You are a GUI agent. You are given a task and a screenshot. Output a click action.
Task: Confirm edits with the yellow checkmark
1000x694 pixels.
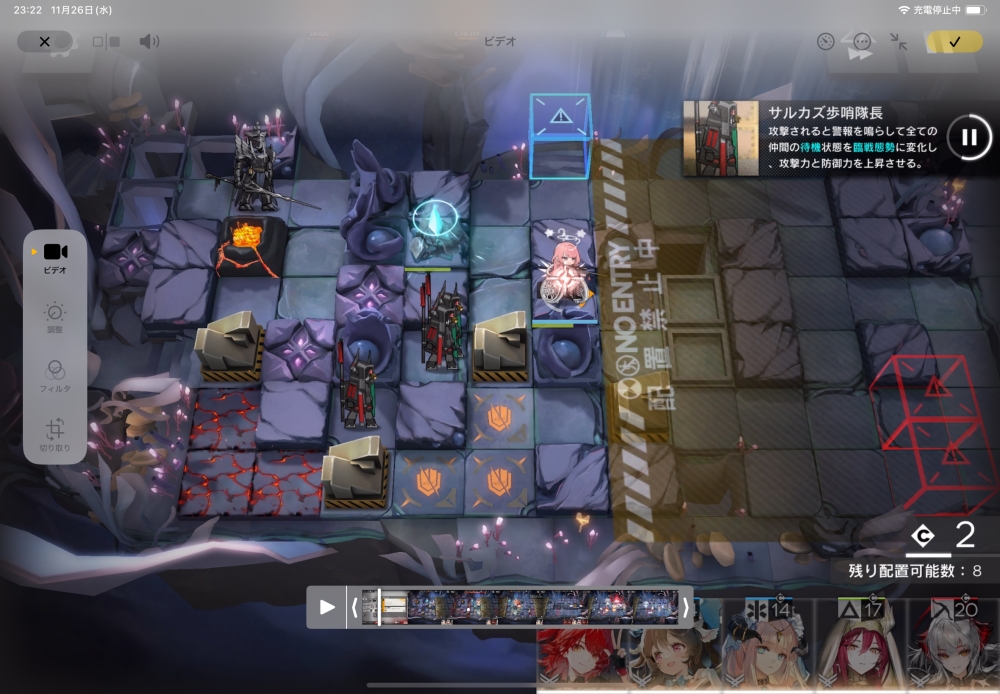[x=954, y=41]
